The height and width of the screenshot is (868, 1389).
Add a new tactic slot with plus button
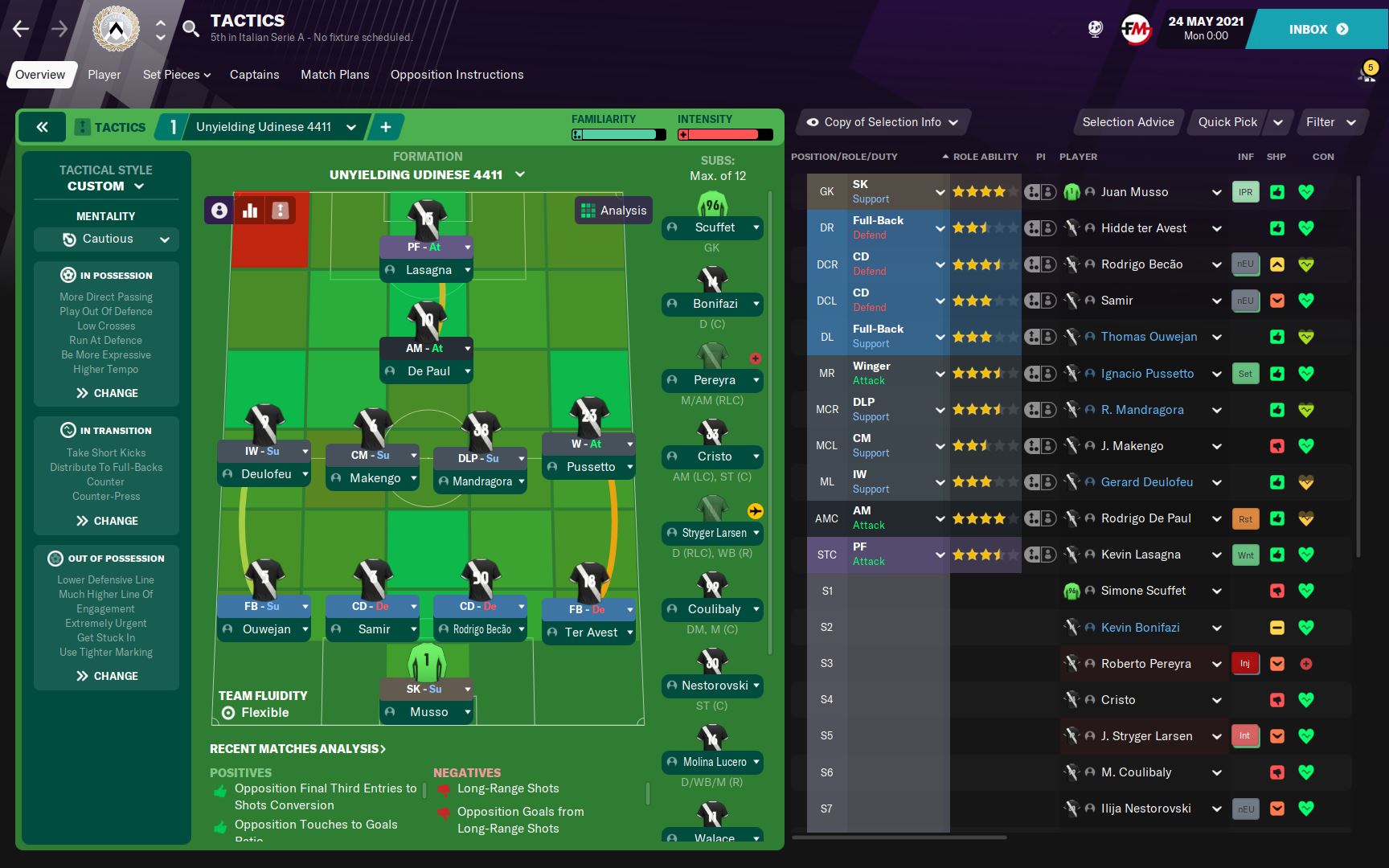386,127
